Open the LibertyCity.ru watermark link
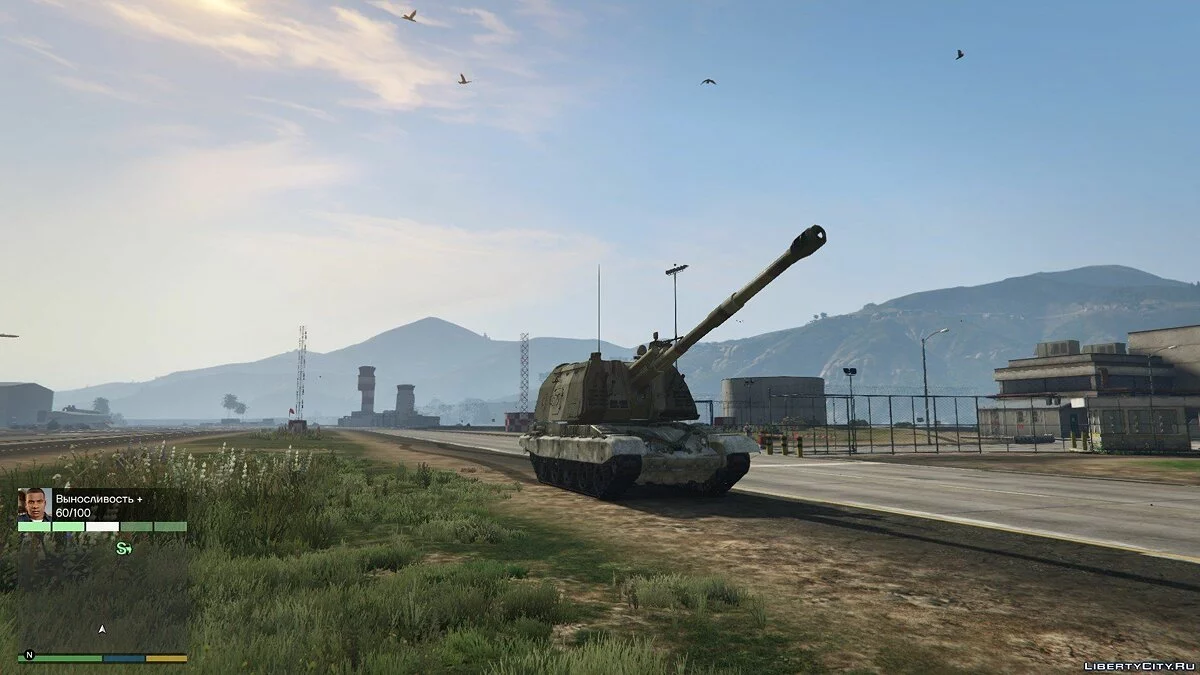 [x=1138, y=663]
